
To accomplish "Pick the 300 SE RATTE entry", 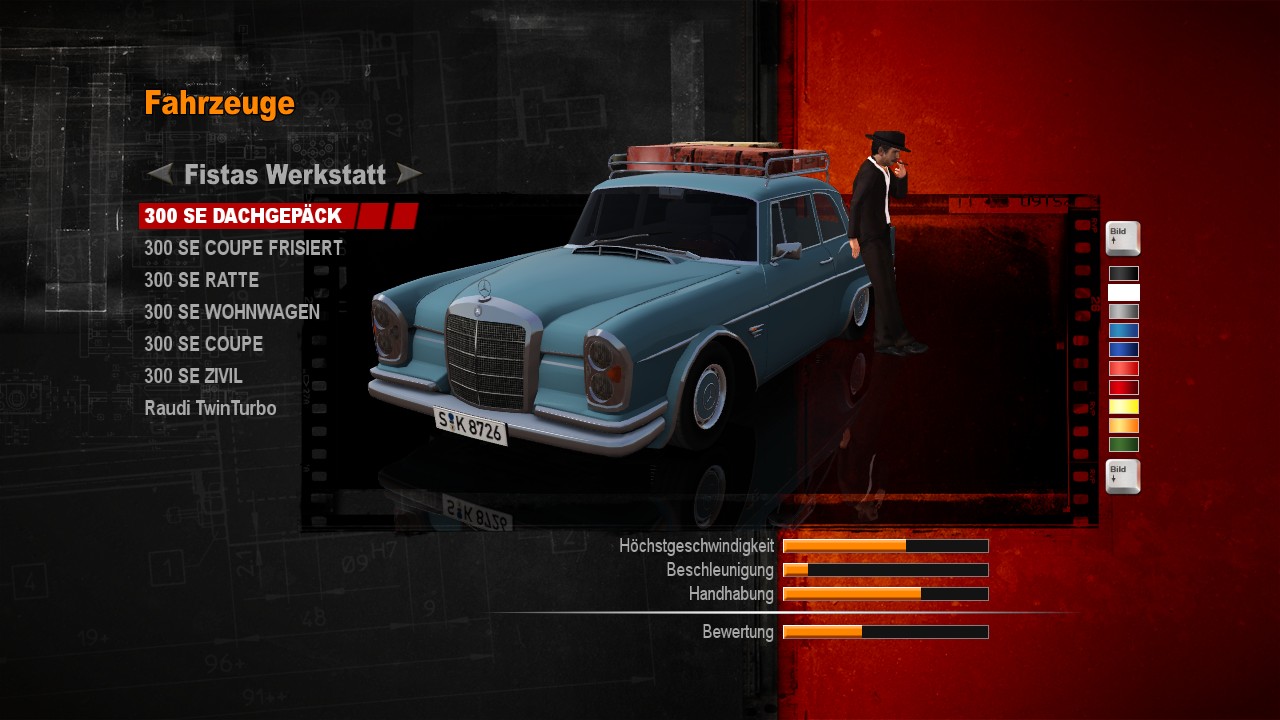I will 201,280.
